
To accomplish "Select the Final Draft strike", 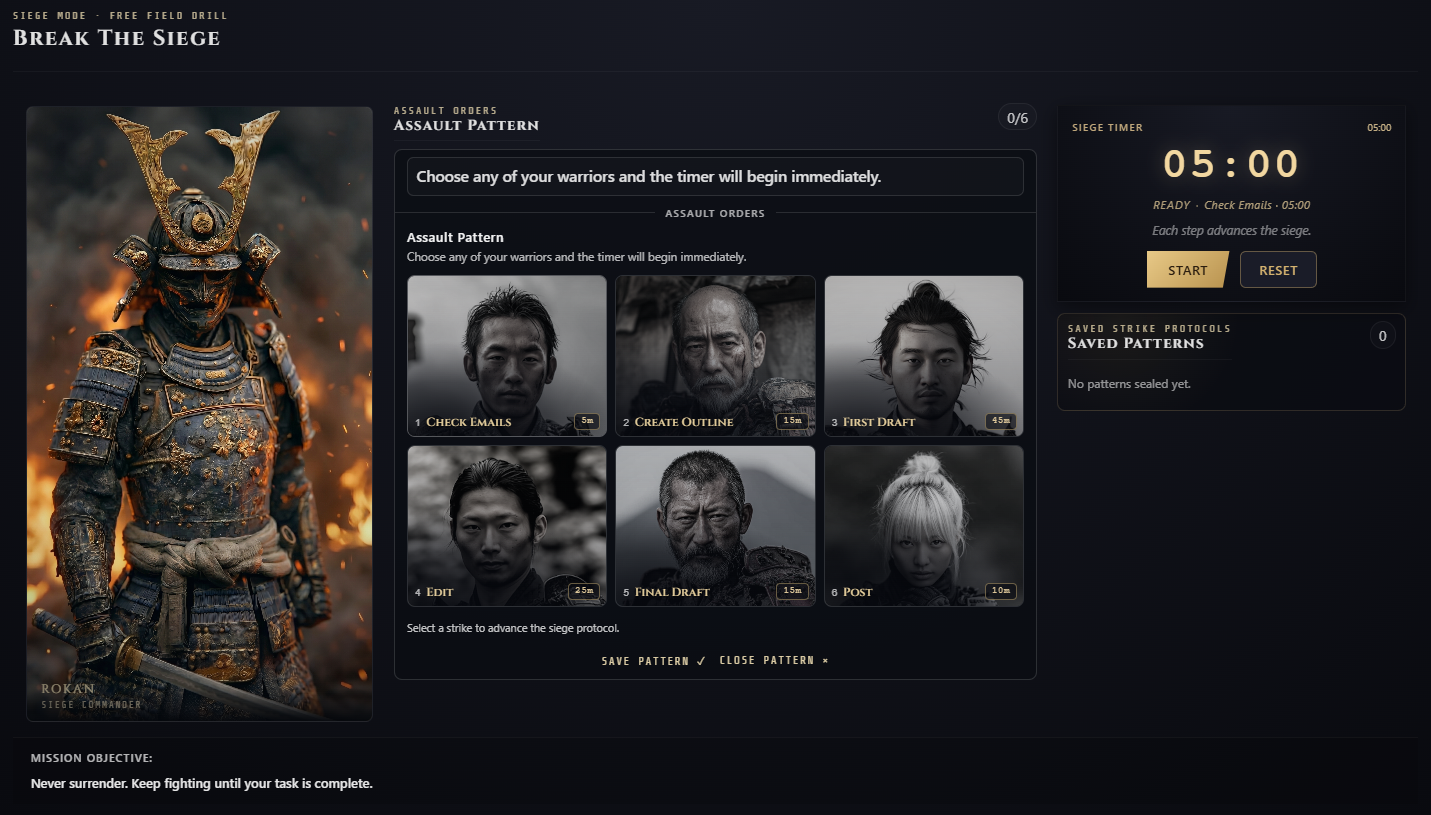I will 715,525.
